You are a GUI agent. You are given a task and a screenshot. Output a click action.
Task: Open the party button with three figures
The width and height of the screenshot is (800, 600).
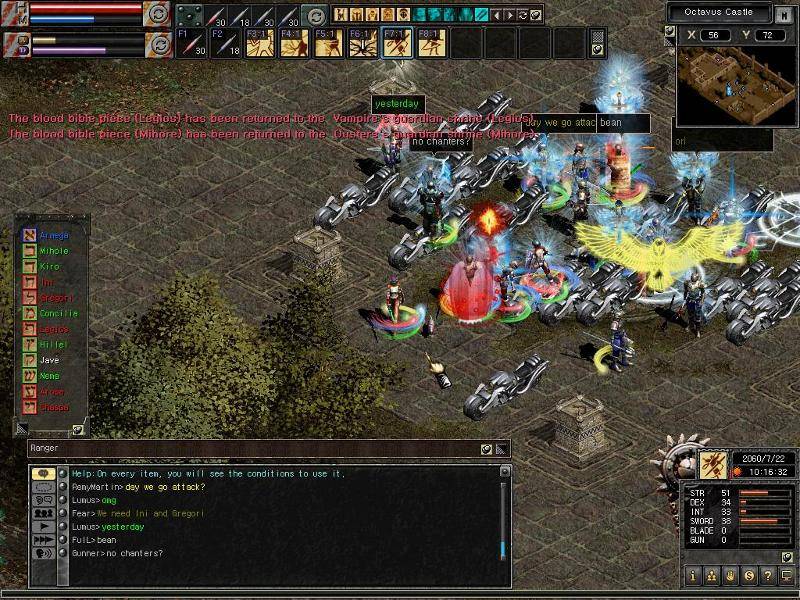pyautogui.click(x=711, y=576)
